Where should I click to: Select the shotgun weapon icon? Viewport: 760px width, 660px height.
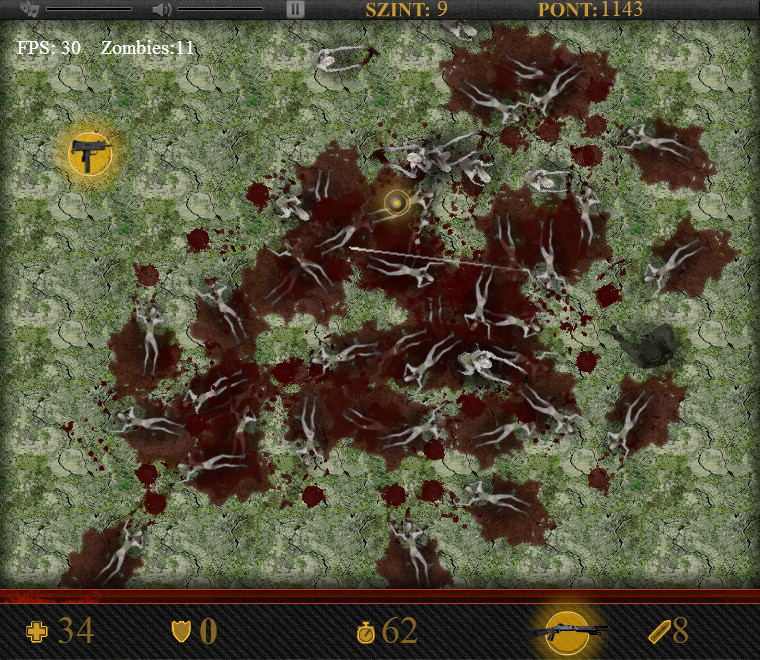click(x=568, y=631)
